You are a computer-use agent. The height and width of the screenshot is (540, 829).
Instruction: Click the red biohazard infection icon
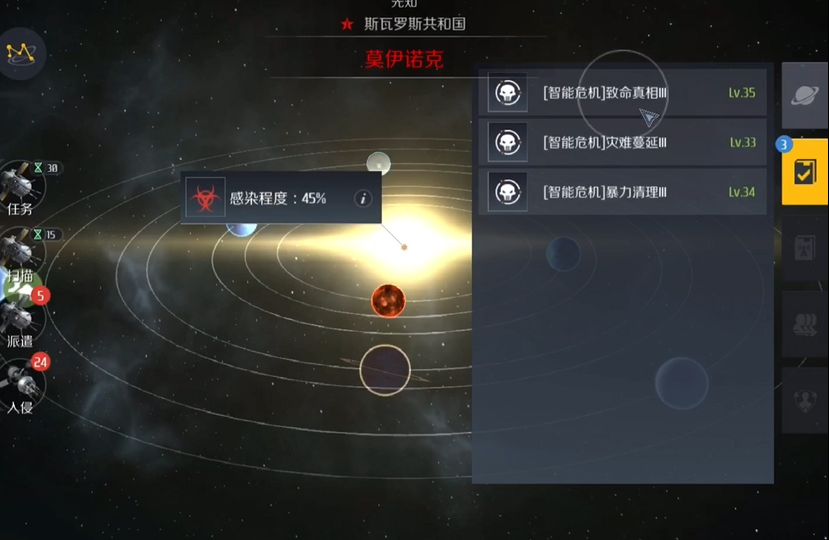205,199
